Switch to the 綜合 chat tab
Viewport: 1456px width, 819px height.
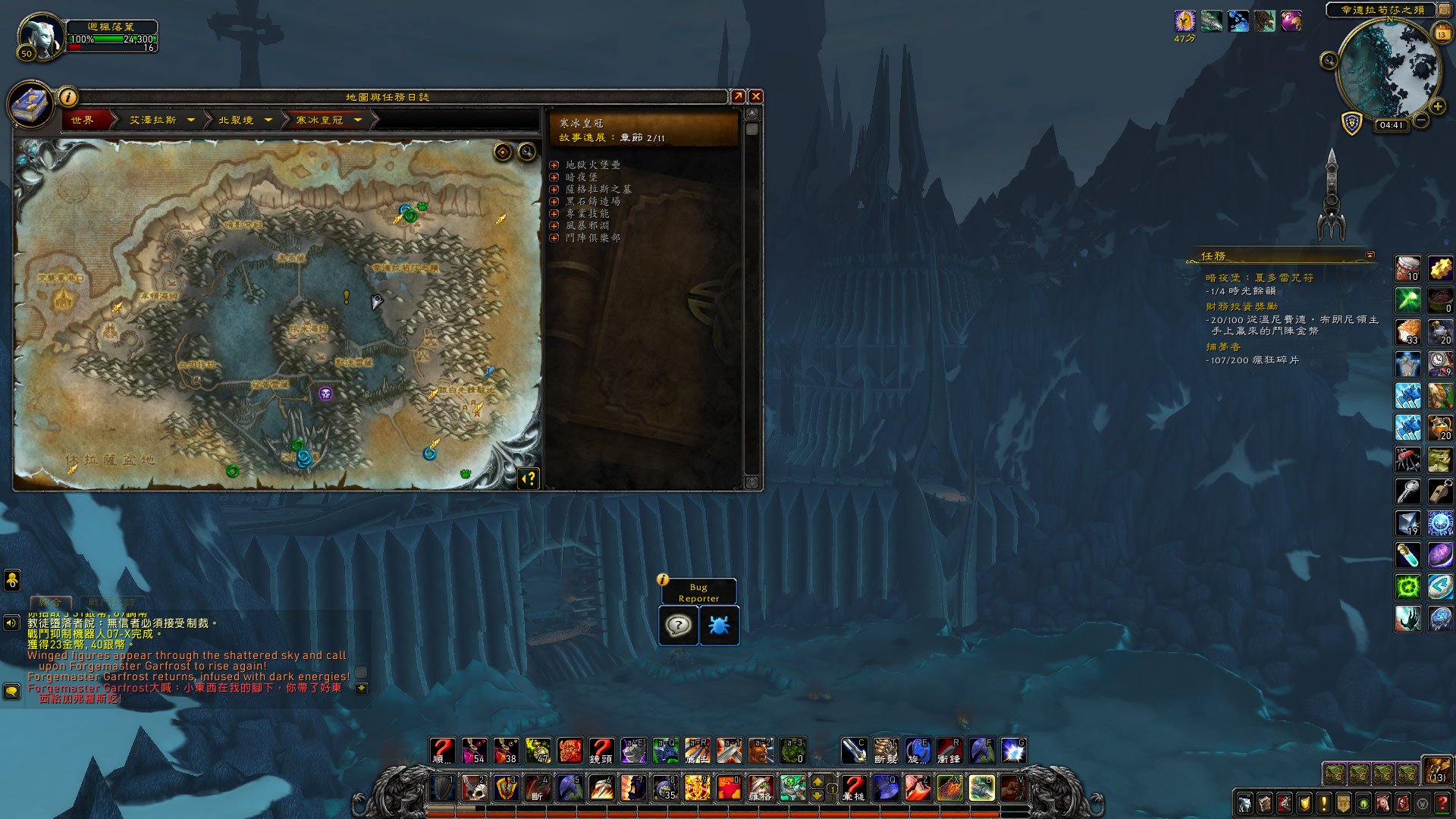(x=50, y=602)
